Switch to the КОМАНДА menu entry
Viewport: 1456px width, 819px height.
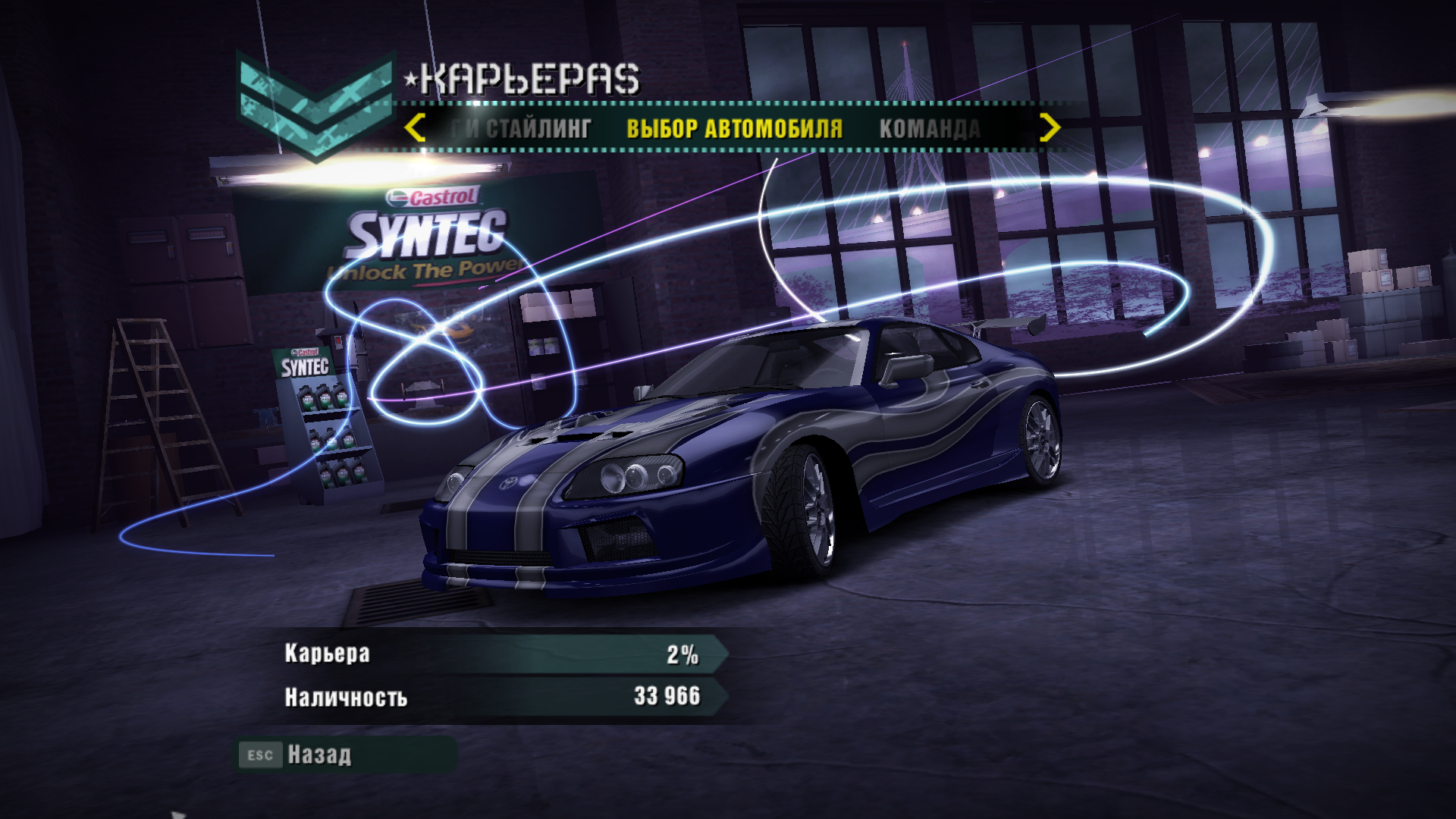(x=930, y=129)
